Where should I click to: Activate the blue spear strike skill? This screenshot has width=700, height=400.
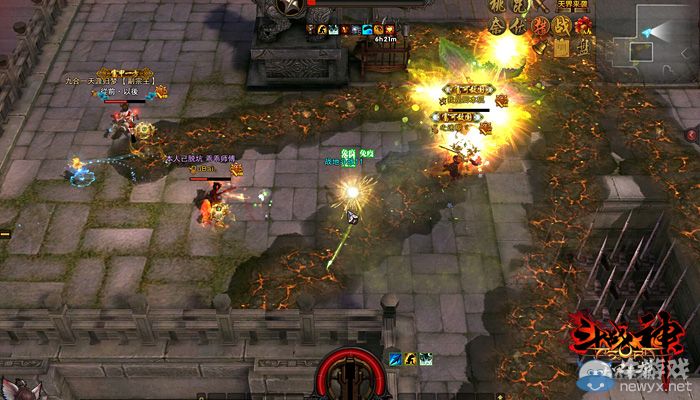point(395,359)
